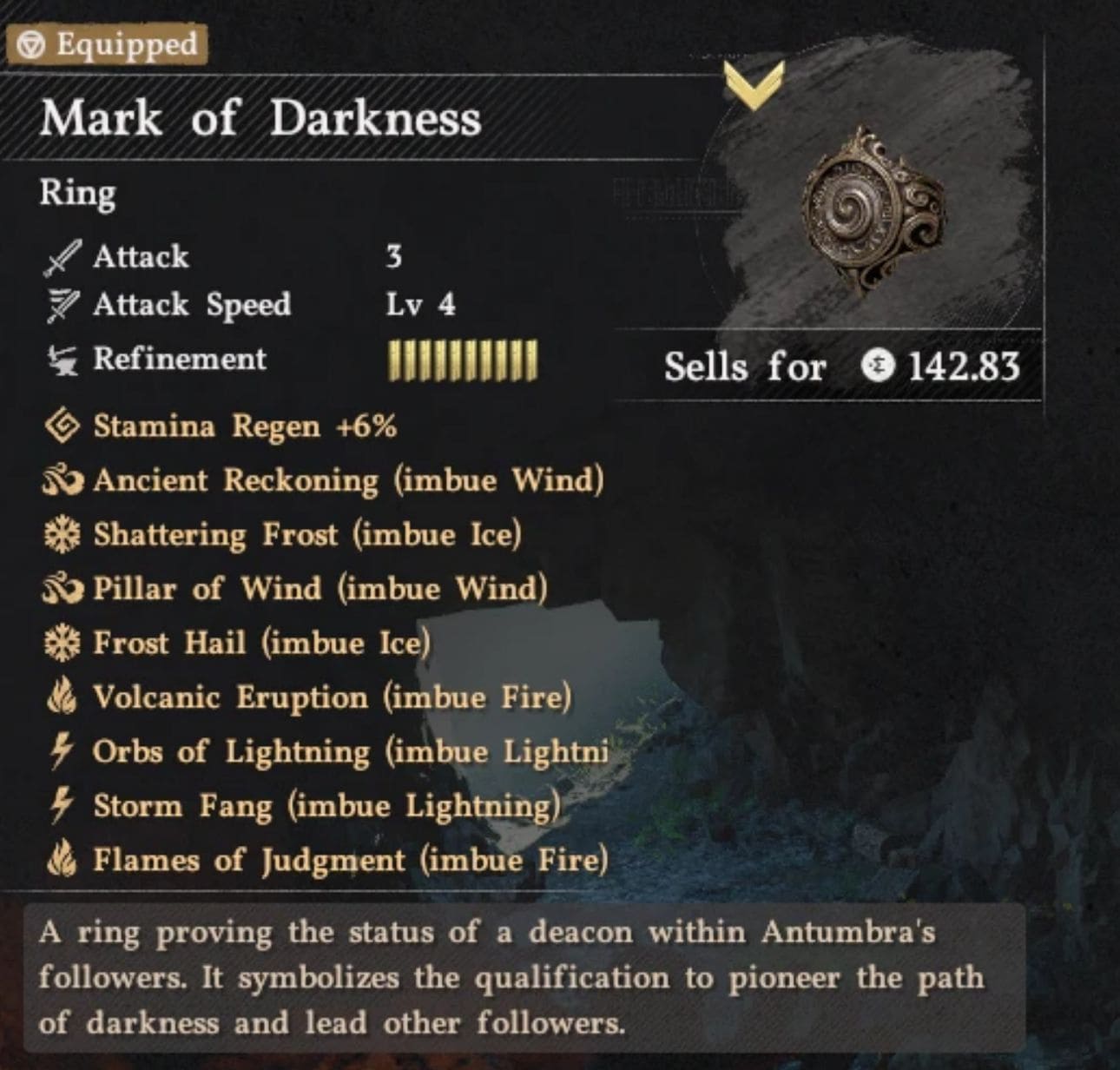Click the snowflake icon for Shattering Frost
Viewport: 1120px width, 1070px height.
click(x=63, y=535)
